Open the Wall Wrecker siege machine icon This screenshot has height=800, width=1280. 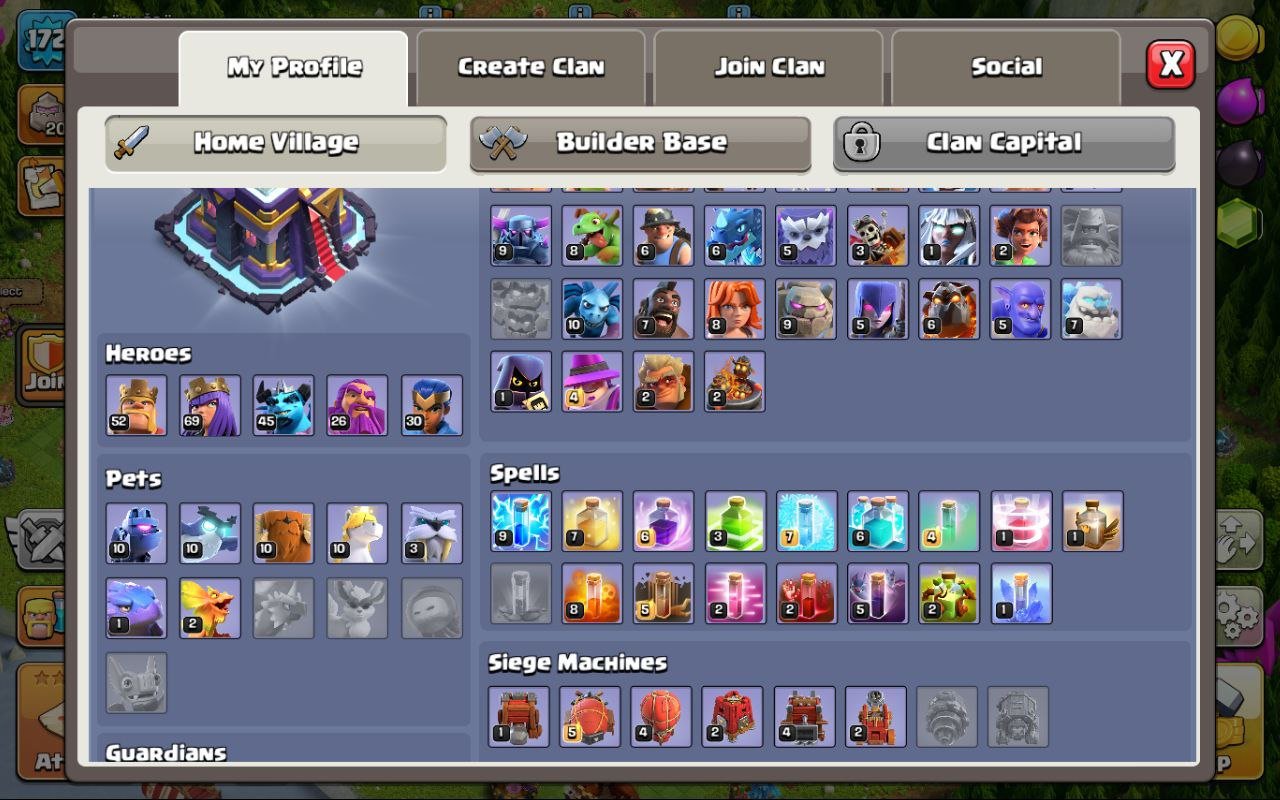click(x=519, y=715)
